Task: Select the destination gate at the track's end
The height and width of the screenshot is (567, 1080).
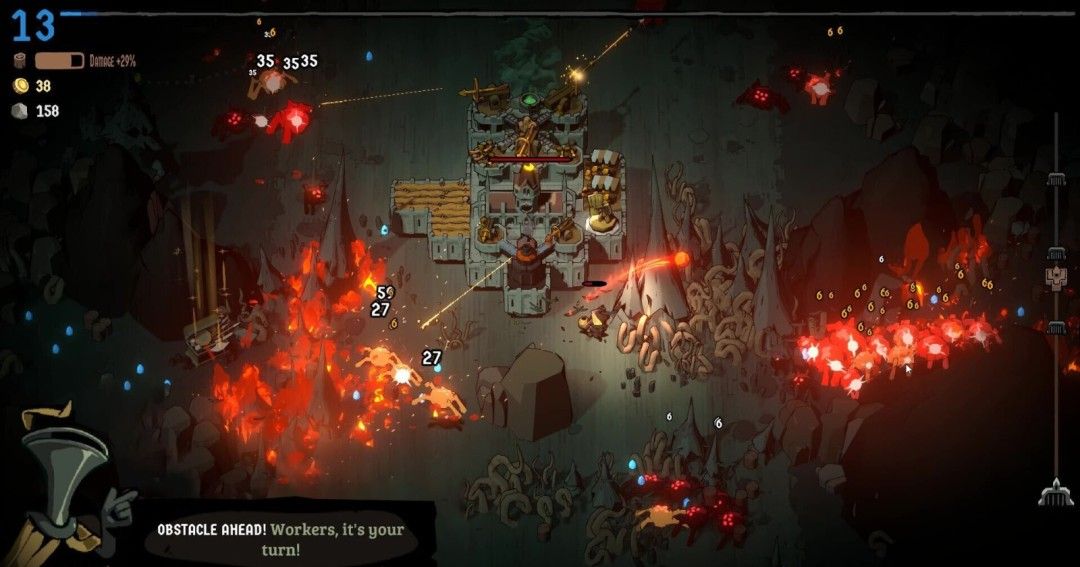Action: point(1056,492)
